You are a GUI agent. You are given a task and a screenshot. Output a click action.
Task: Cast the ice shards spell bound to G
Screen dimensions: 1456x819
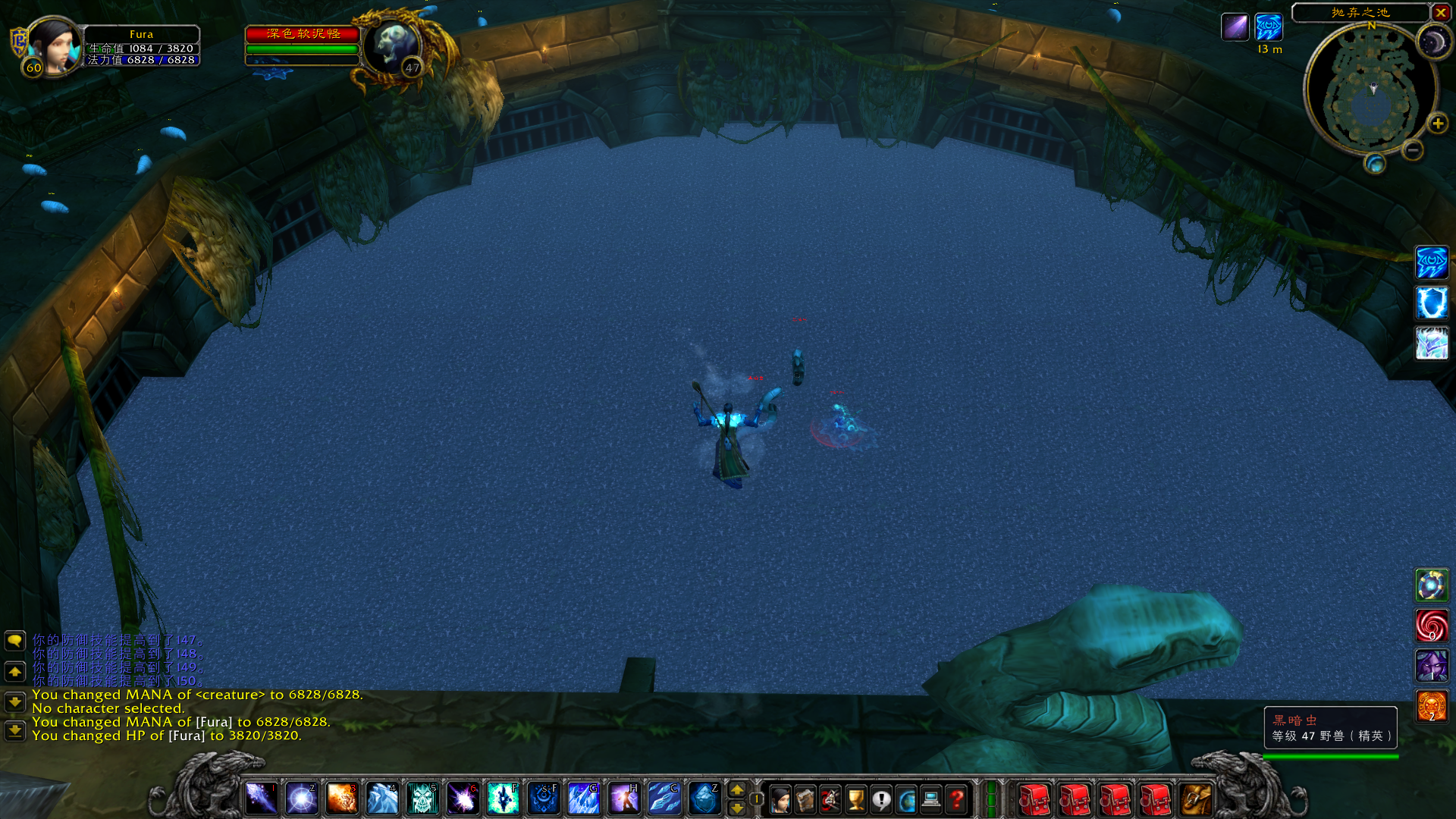584,799
